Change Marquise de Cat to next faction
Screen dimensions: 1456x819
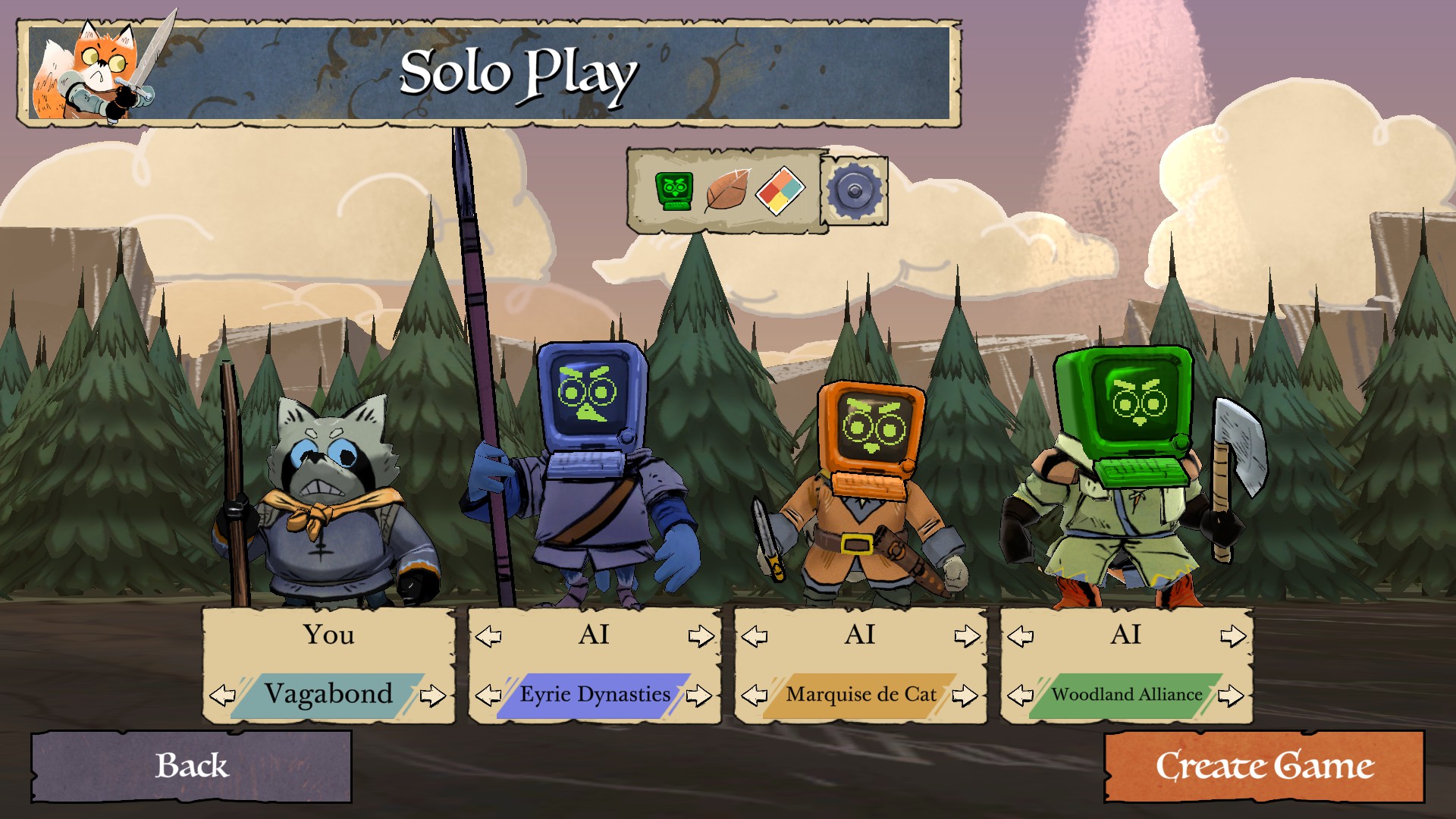[965, 695]
